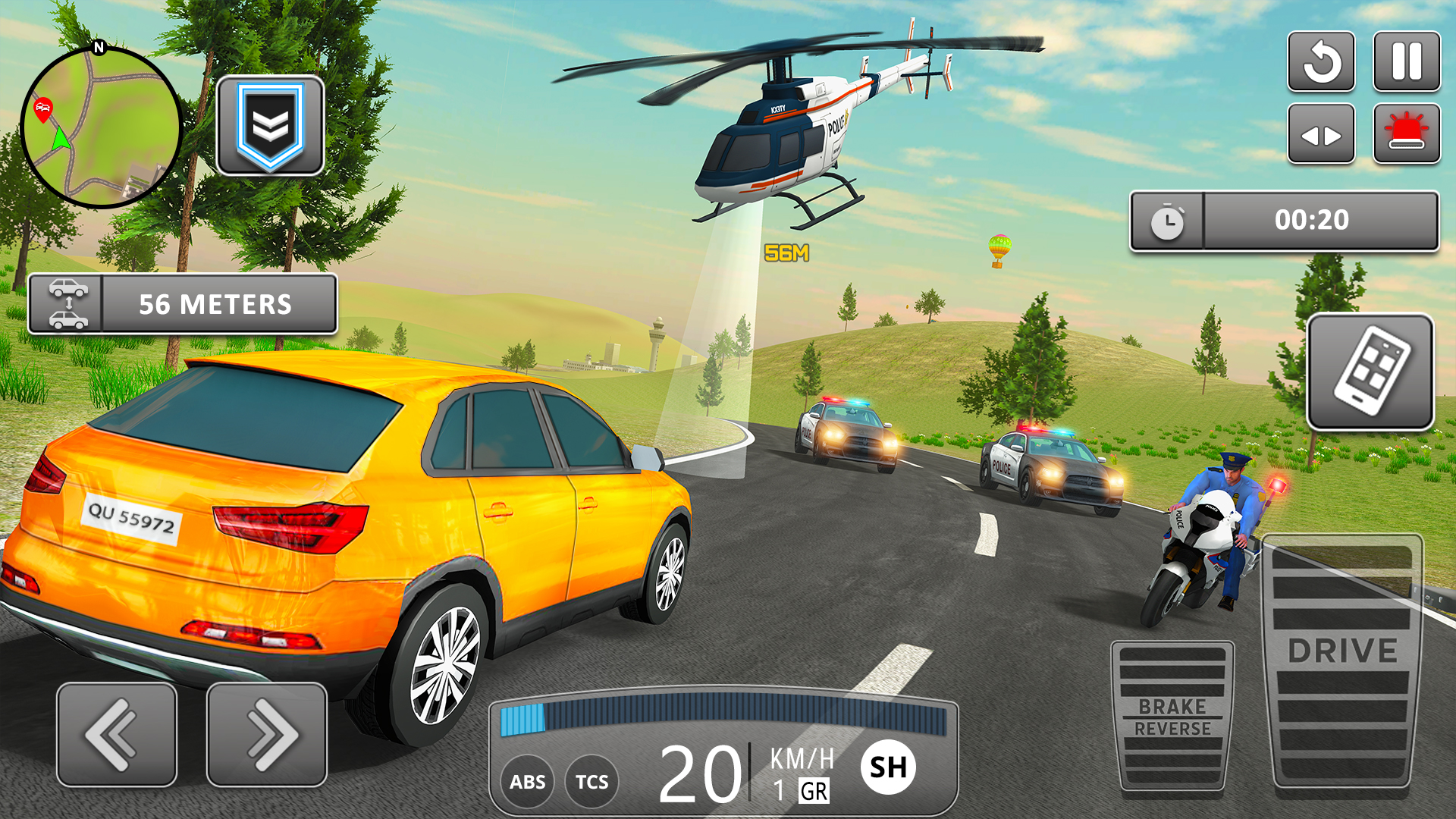
Task: Click the car icon next to 56 METERS
Action: [68, 303]
